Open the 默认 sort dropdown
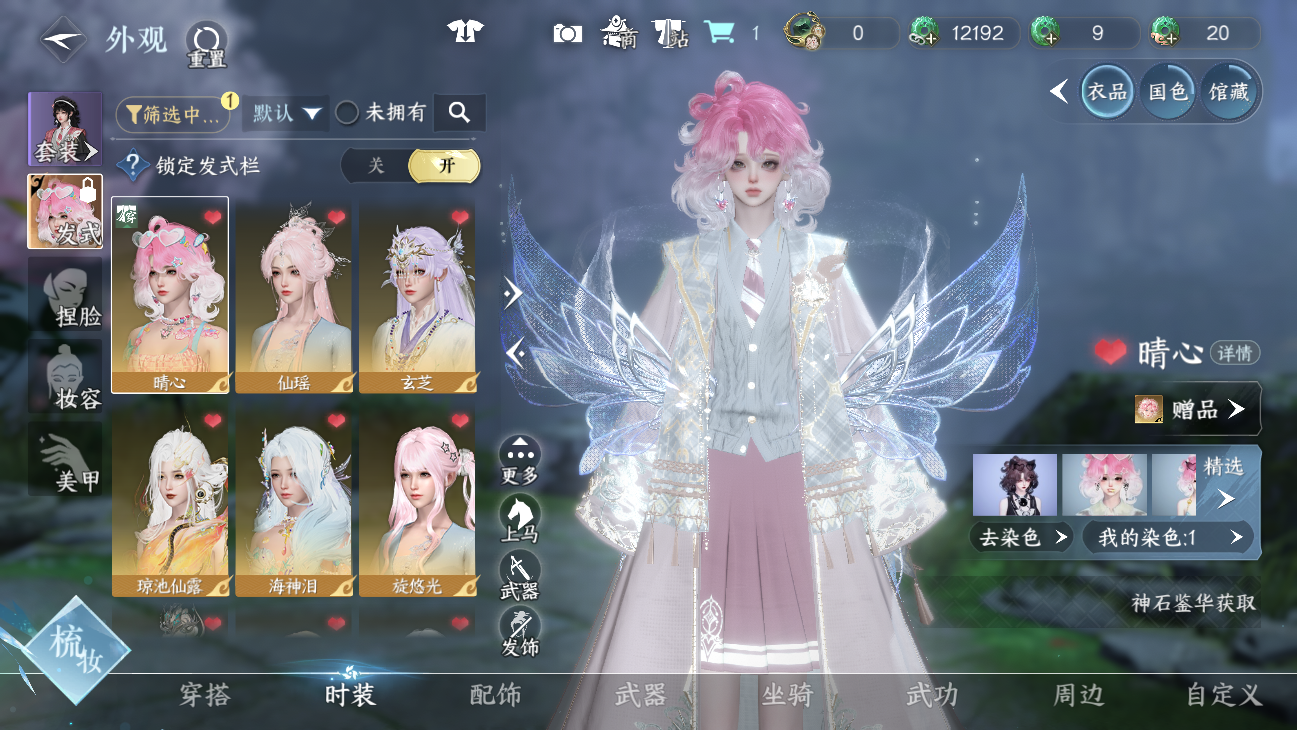 tap(289, 114)
